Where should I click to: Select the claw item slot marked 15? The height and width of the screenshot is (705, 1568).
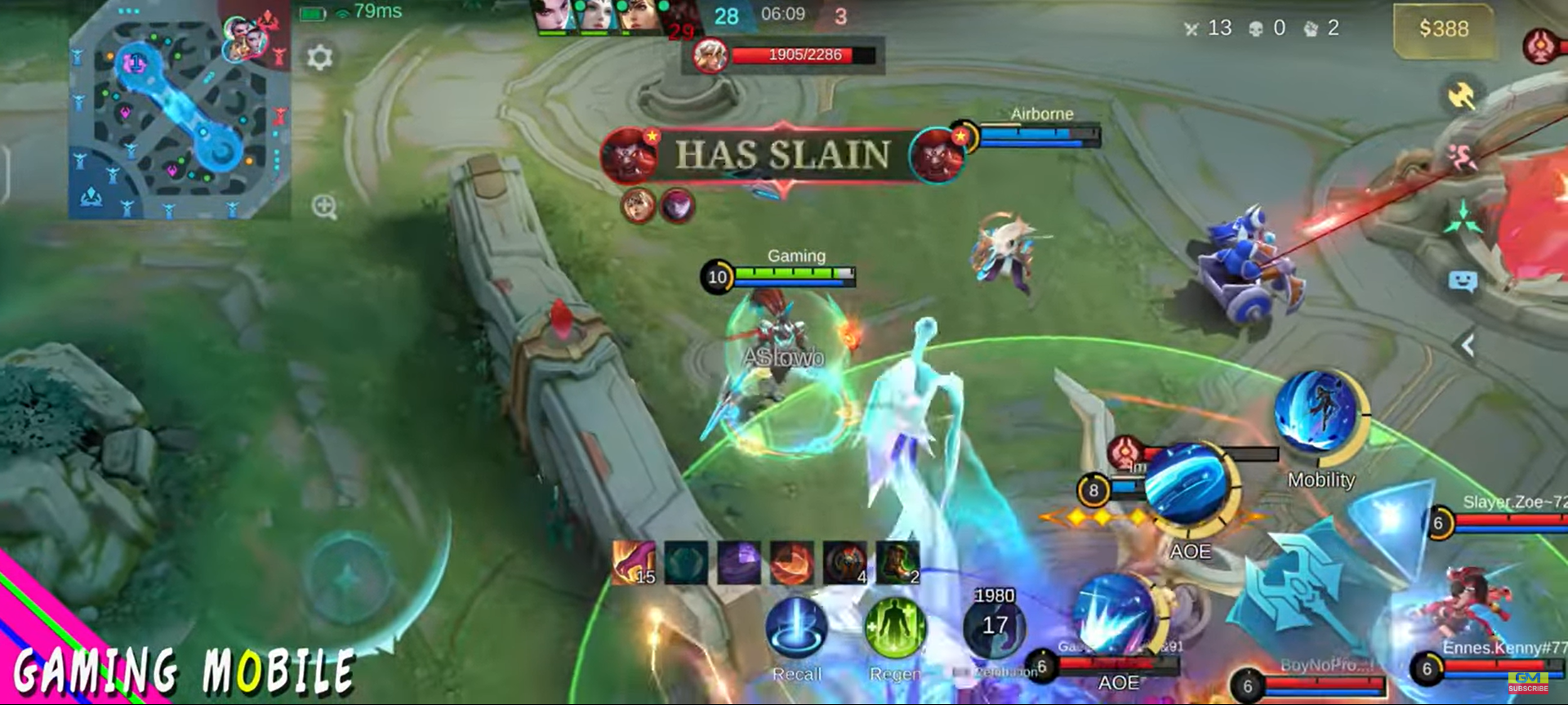[635, 563]
